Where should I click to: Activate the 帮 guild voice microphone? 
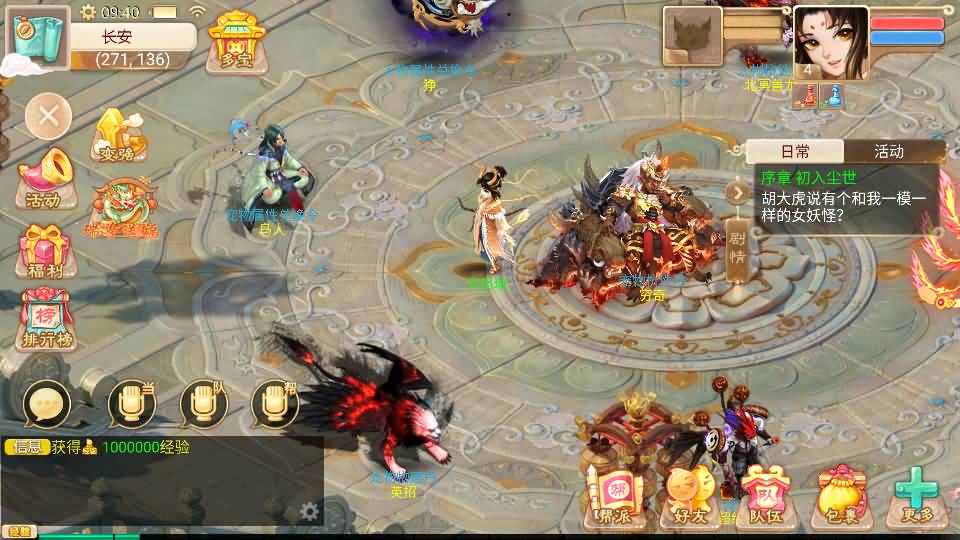click(275, 404)
